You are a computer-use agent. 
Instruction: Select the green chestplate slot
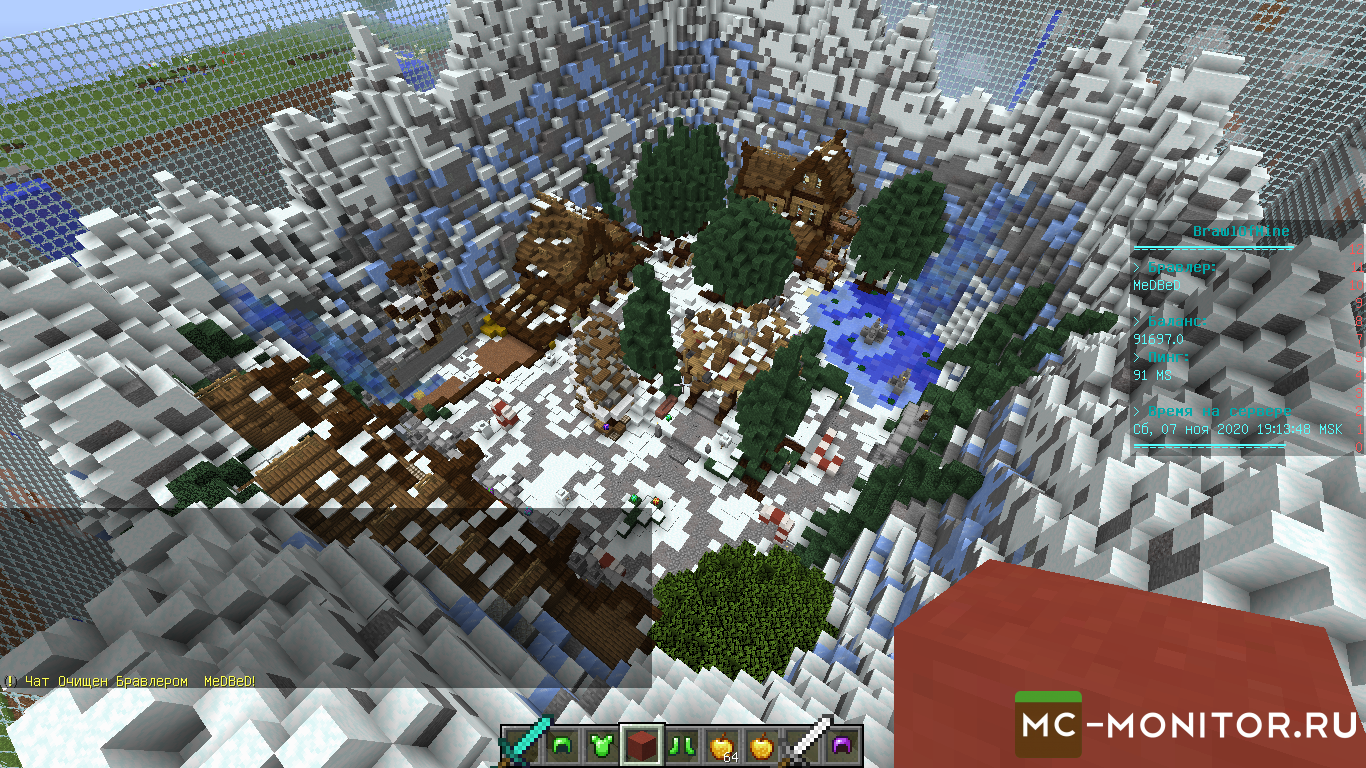pos(601,744)
